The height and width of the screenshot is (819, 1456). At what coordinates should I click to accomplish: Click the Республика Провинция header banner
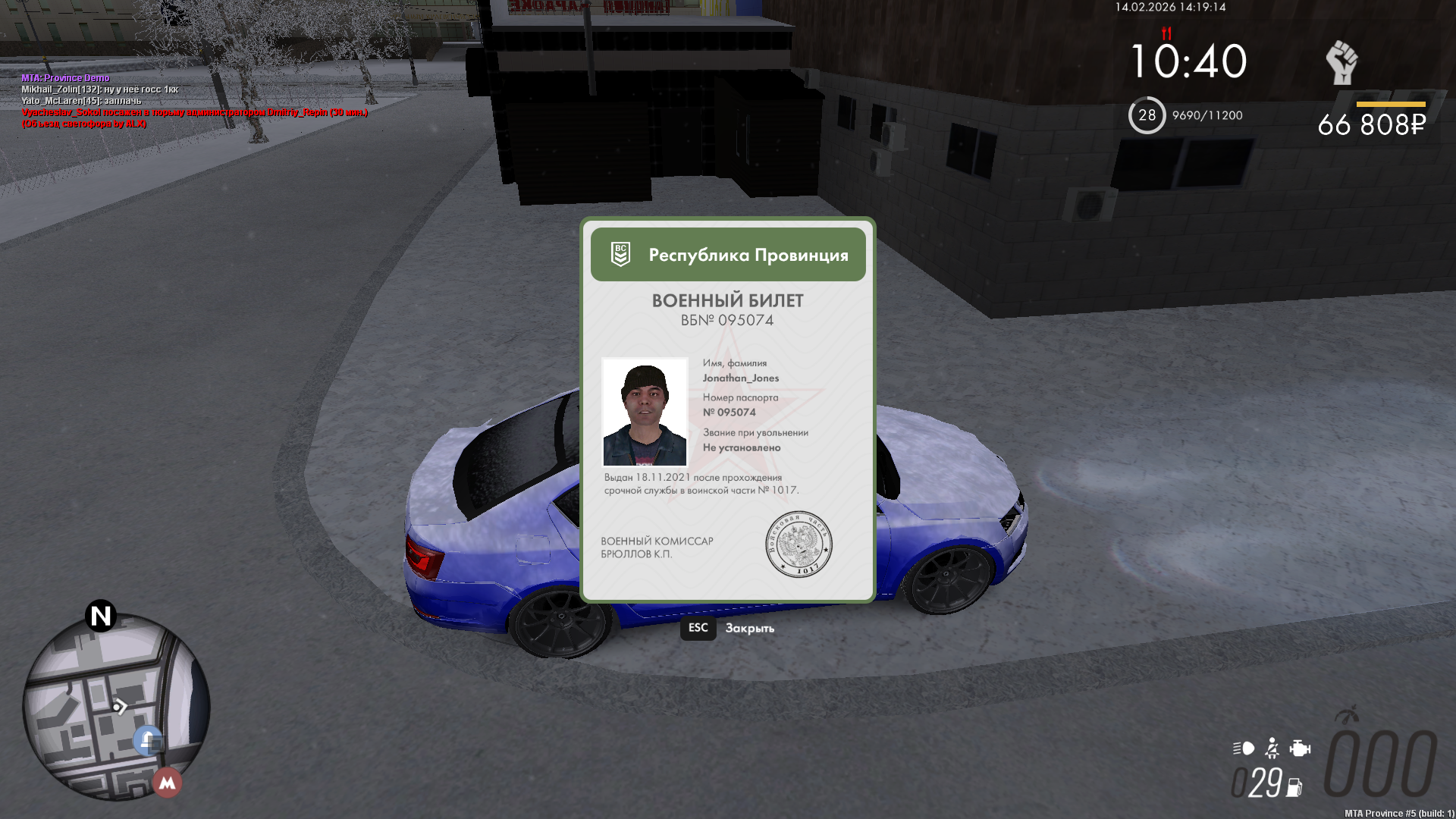click(x=728, y=255)
